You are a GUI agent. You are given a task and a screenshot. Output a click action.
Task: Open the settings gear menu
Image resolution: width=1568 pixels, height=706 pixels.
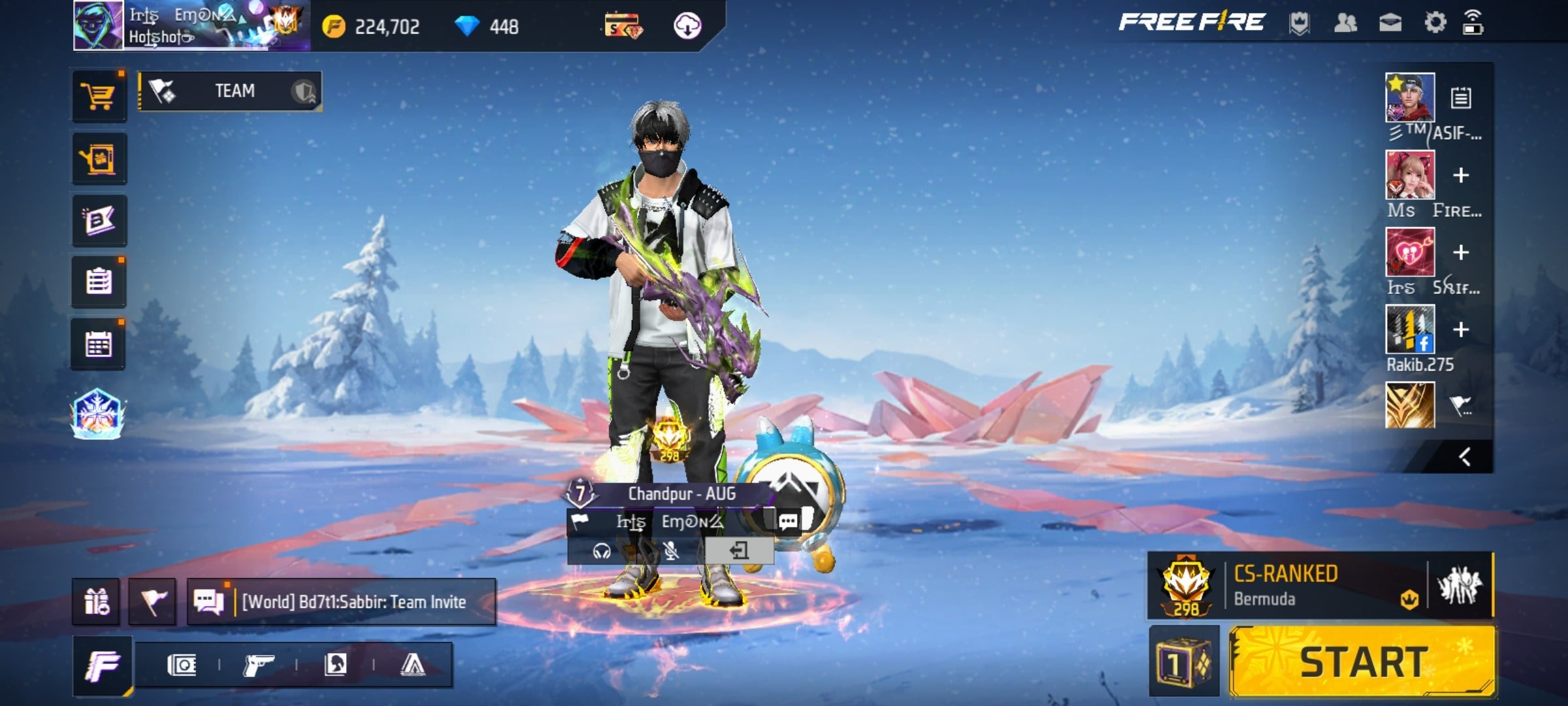(1435, 24)
